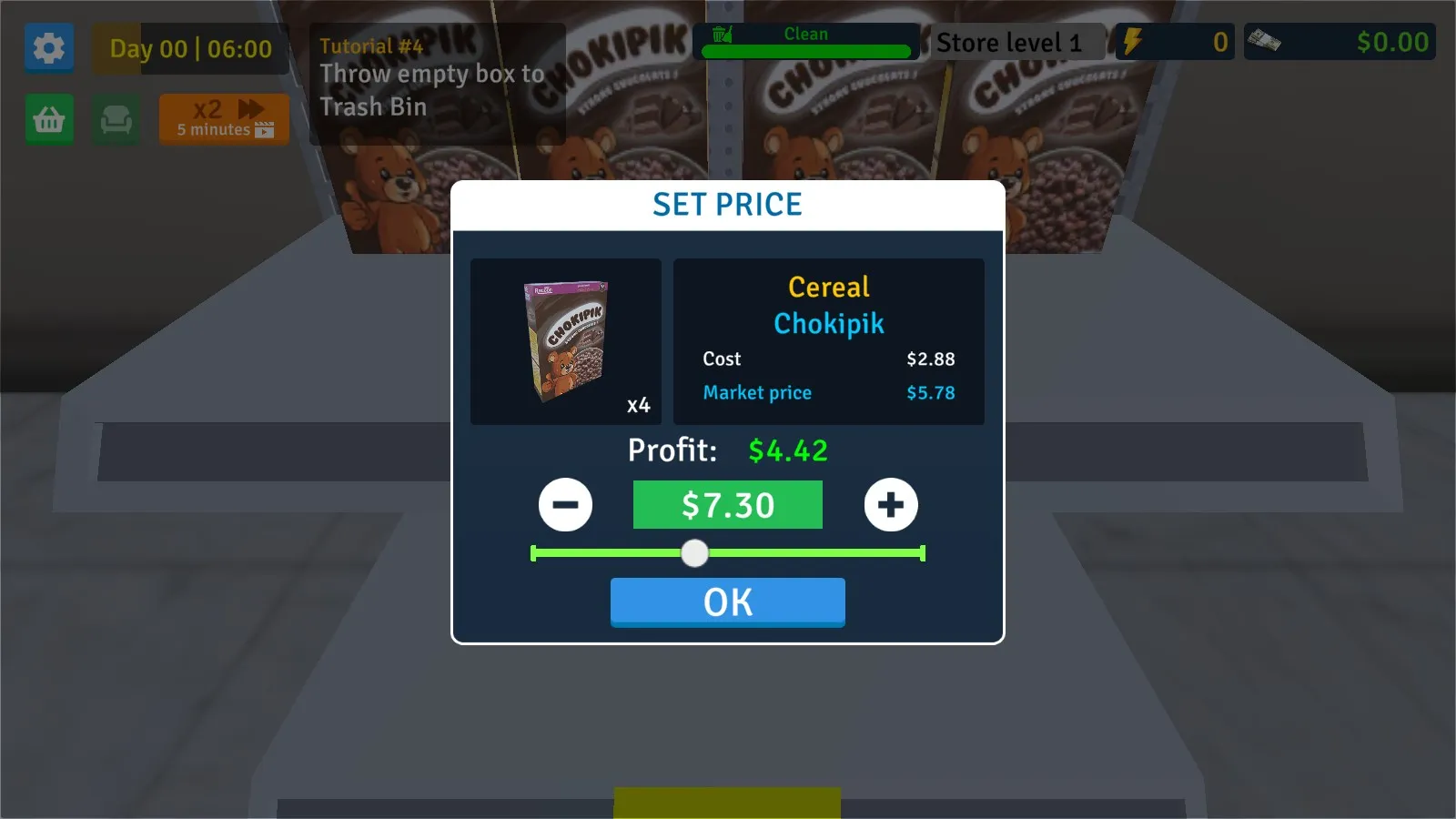Screen dimensions: 1456x819
Task: Increase the price with the plus button
Action: point(891,504)
